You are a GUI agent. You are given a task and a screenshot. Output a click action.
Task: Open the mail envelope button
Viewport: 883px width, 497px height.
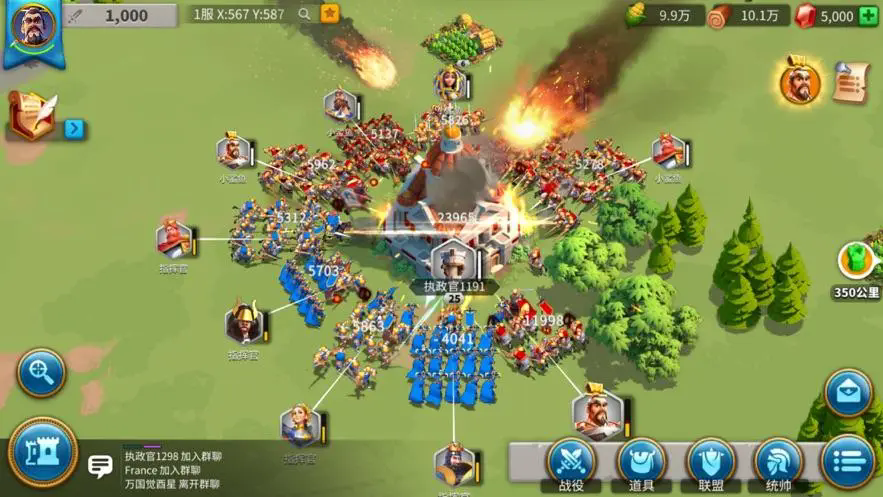tap(848, 394)
